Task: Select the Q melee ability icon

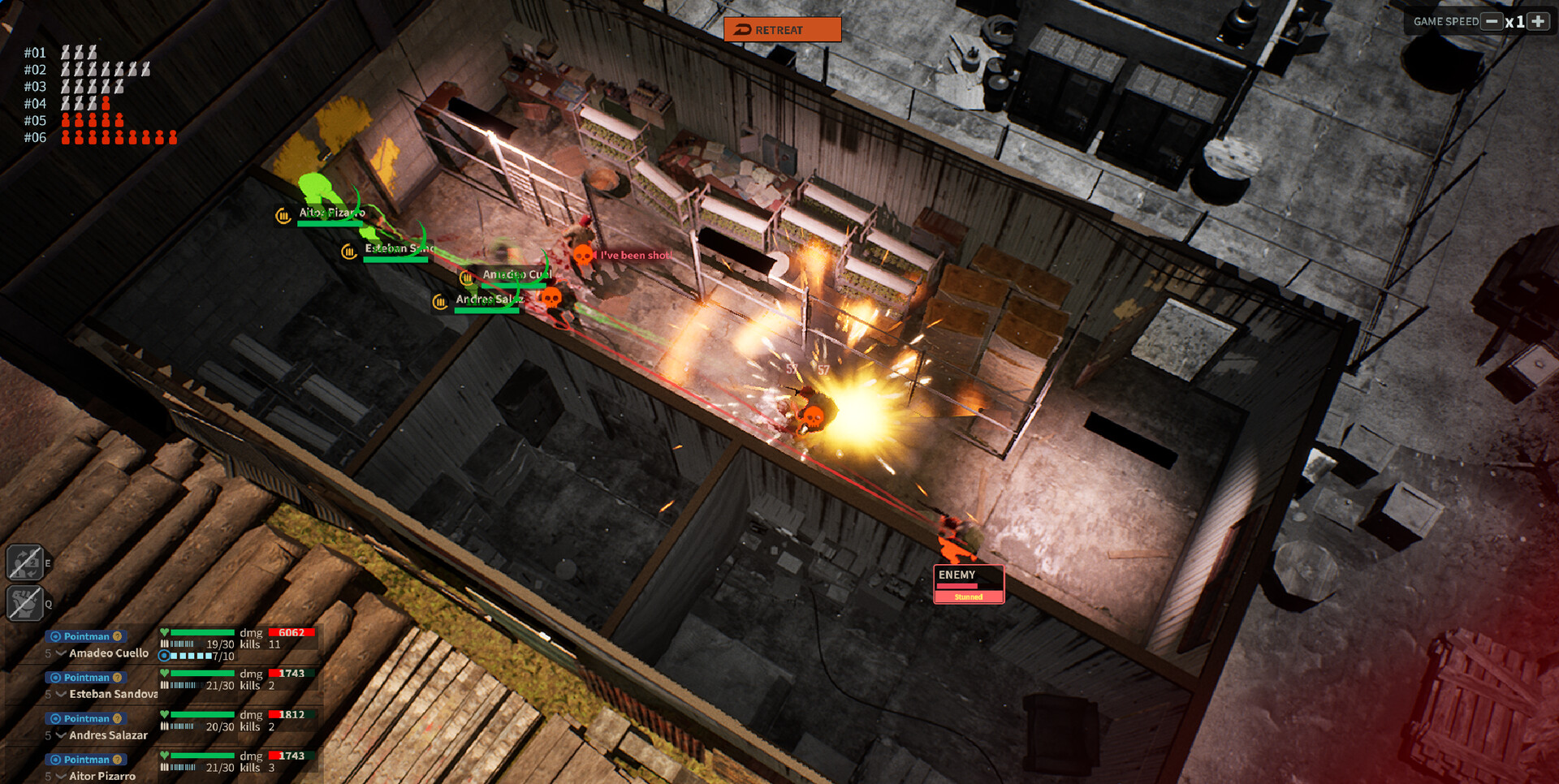Action: [x=26, y=604]
